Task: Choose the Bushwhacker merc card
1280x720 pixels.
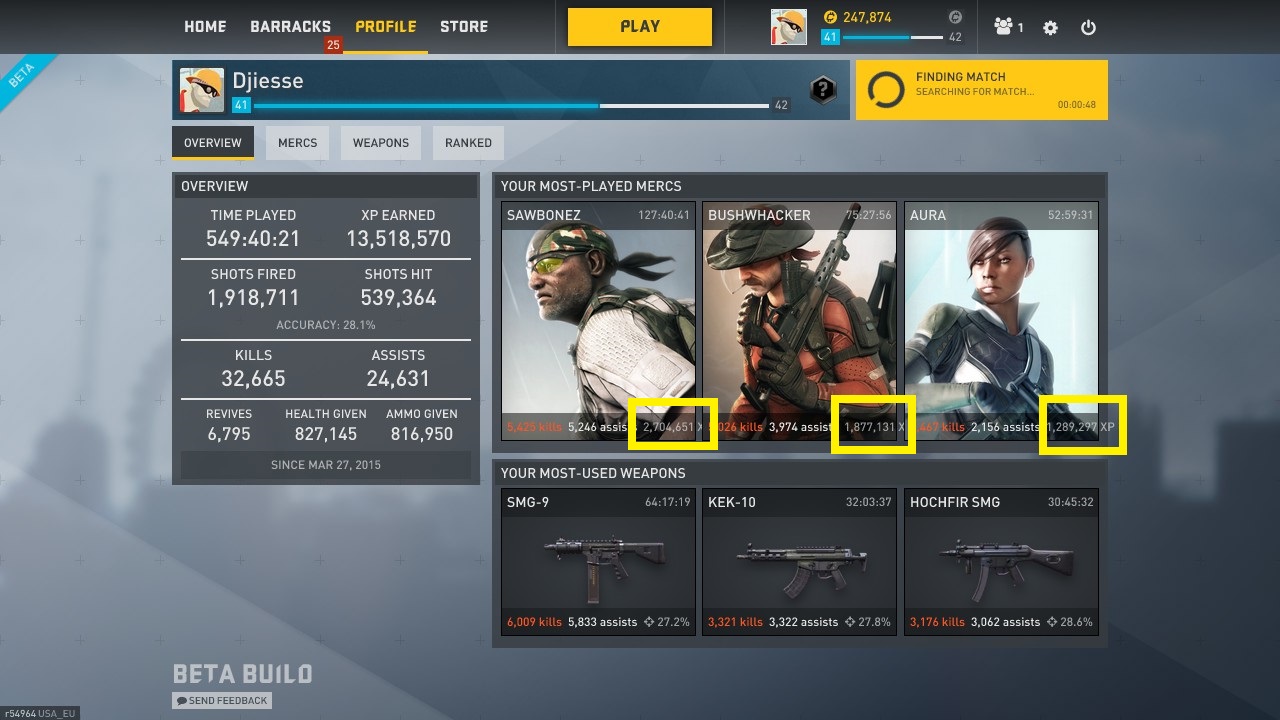Action: [x=800, y=320]
